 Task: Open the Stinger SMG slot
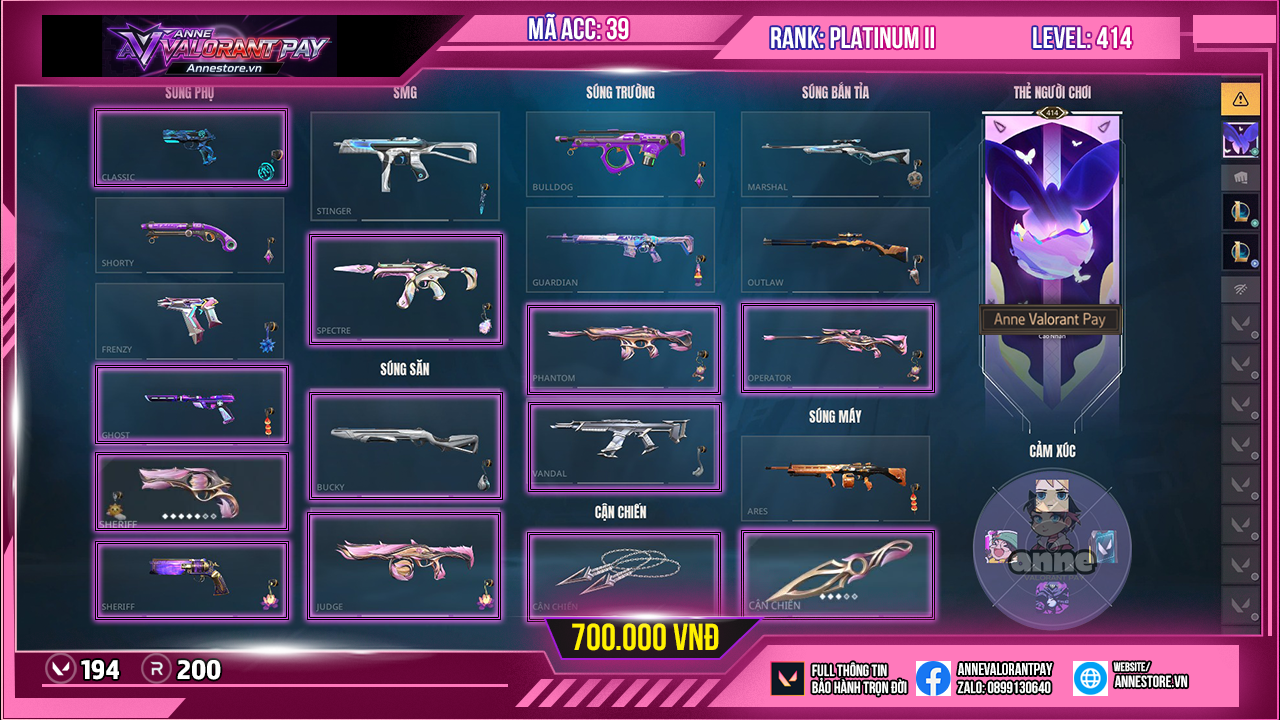(x=404, y=166)
